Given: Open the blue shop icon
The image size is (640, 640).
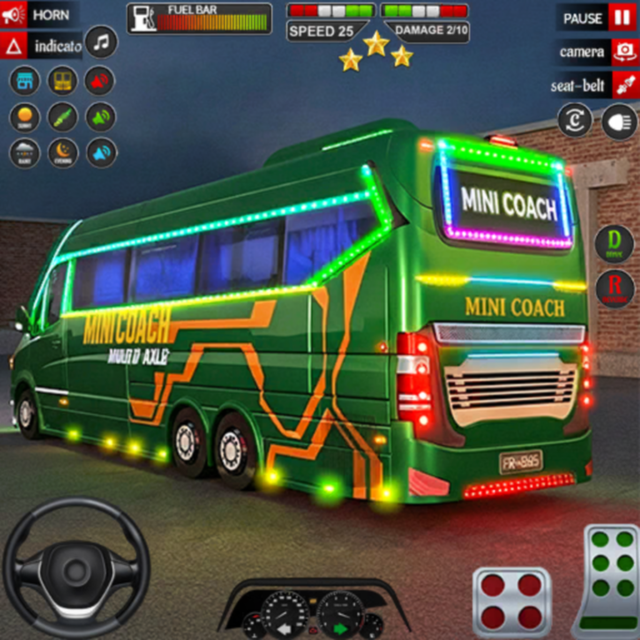Looking at the screenshot, I should point(25,81).
